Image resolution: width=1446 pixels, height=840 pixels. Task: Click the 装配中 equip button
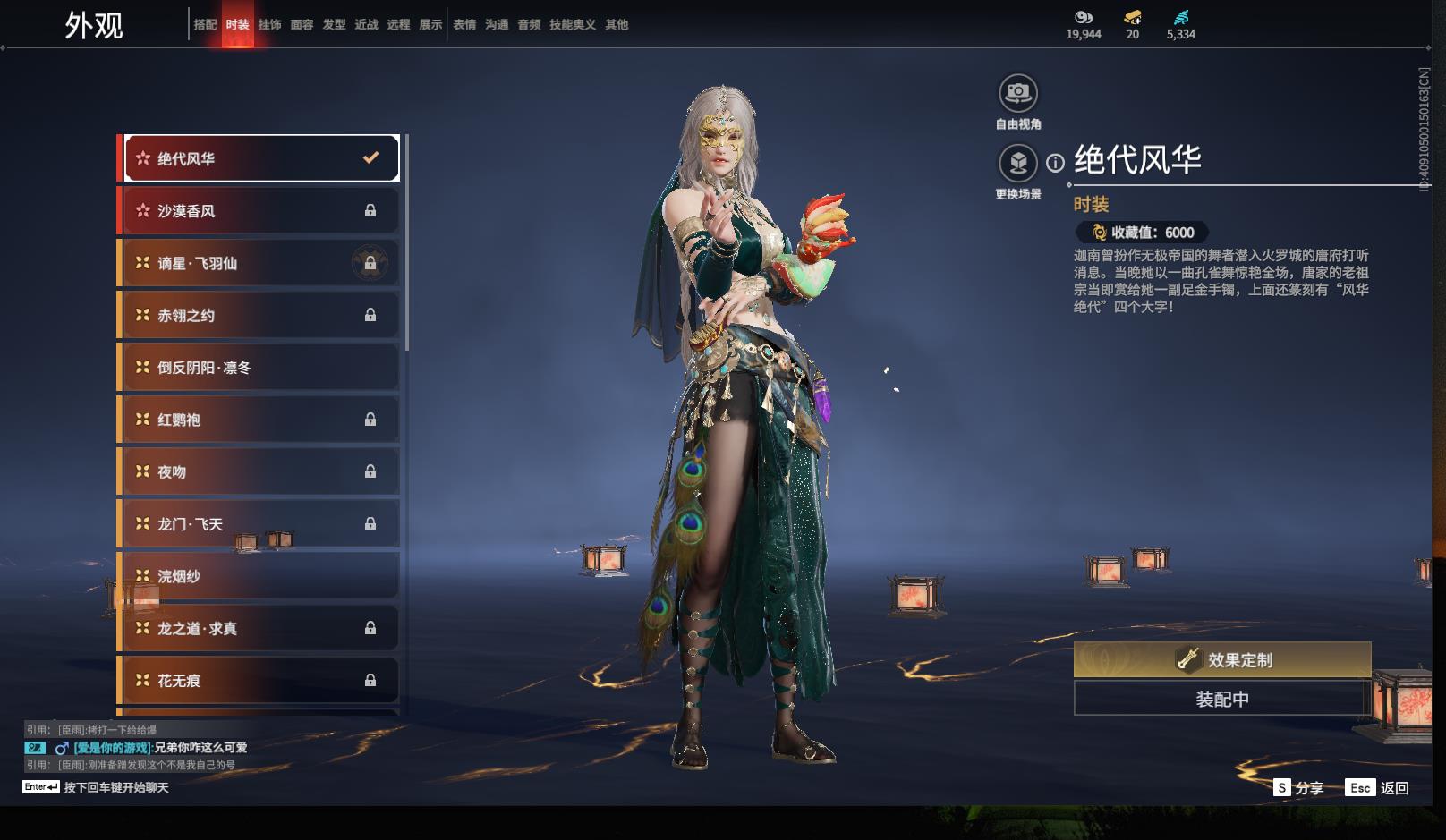(1222, 699)
